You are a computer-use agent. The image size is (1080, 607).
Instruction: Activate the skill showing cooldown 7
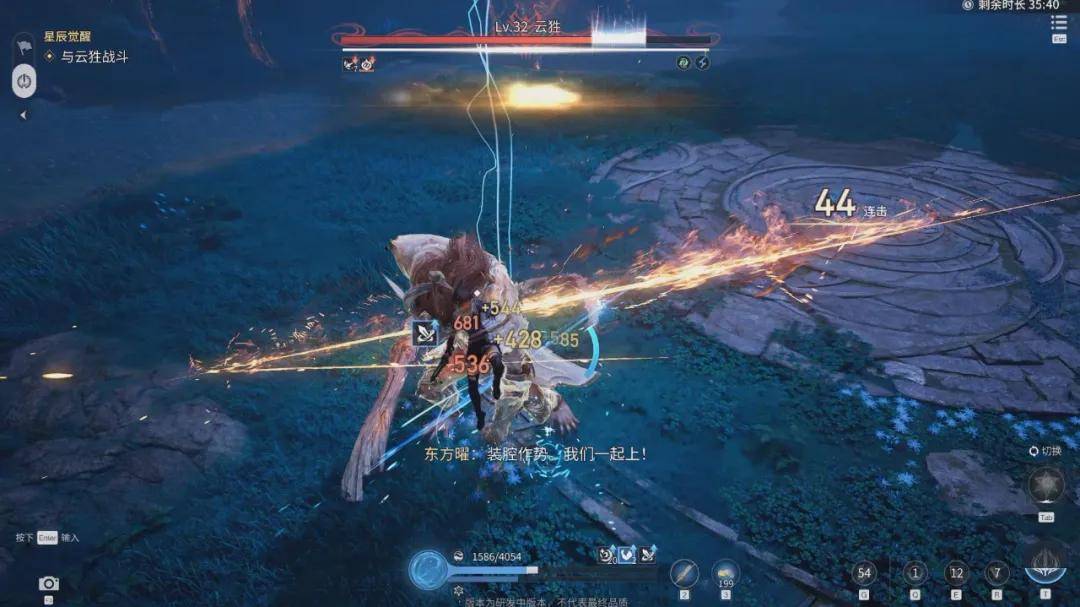996,573
